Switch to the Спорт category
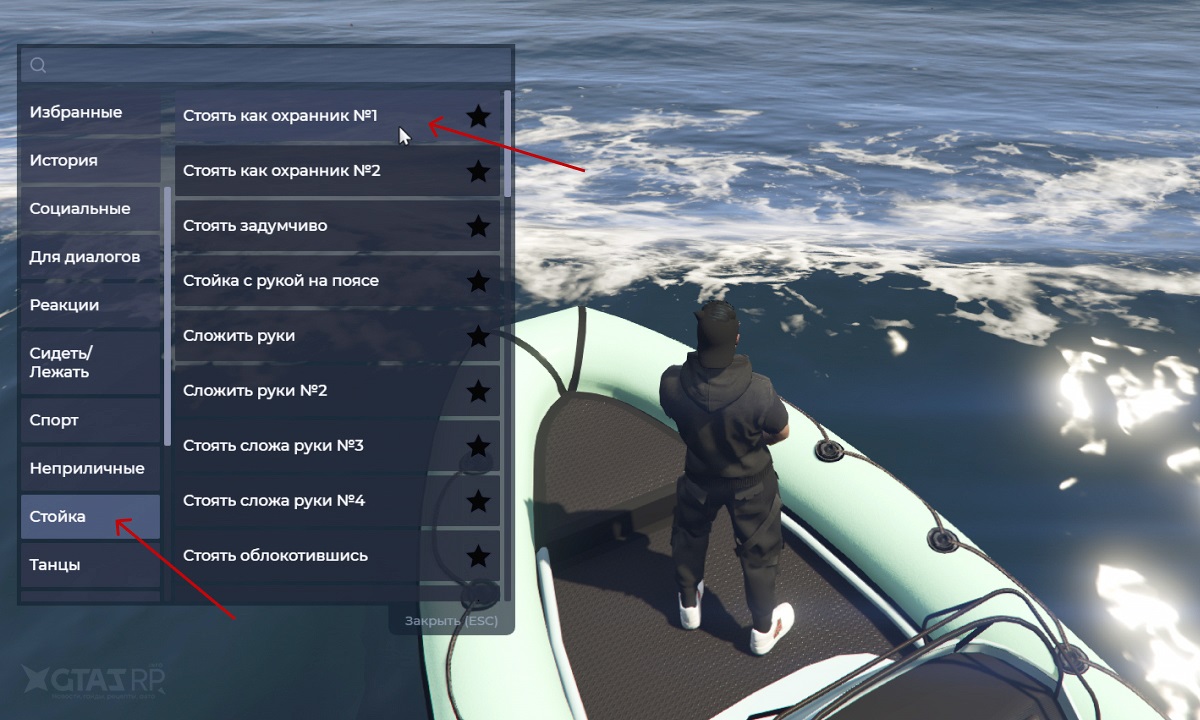 pos(90,420)
